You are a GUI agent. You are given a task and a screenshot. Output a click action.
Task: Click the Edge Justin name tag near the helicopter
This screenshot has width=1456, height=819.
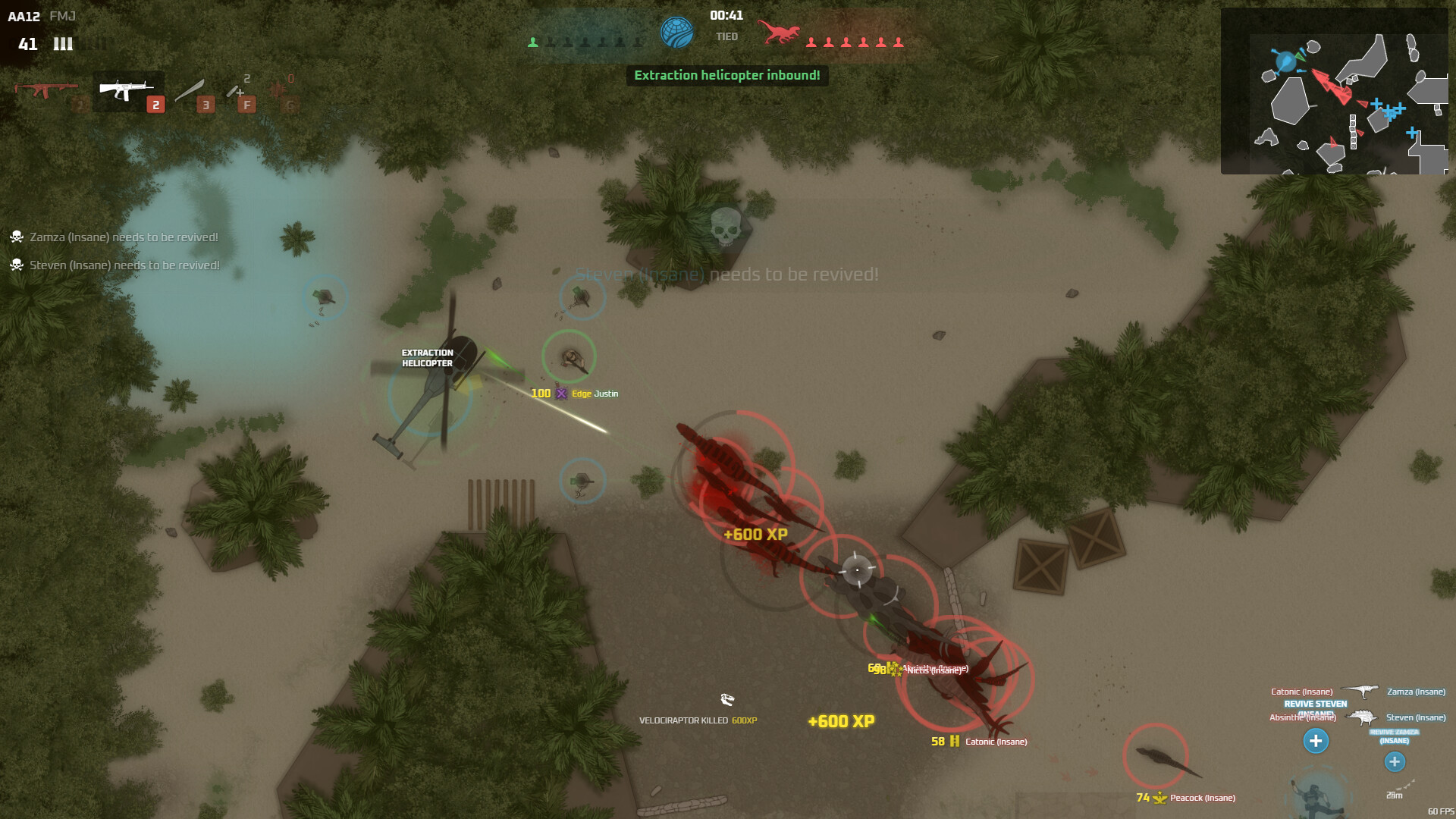(x=595, y=394)
